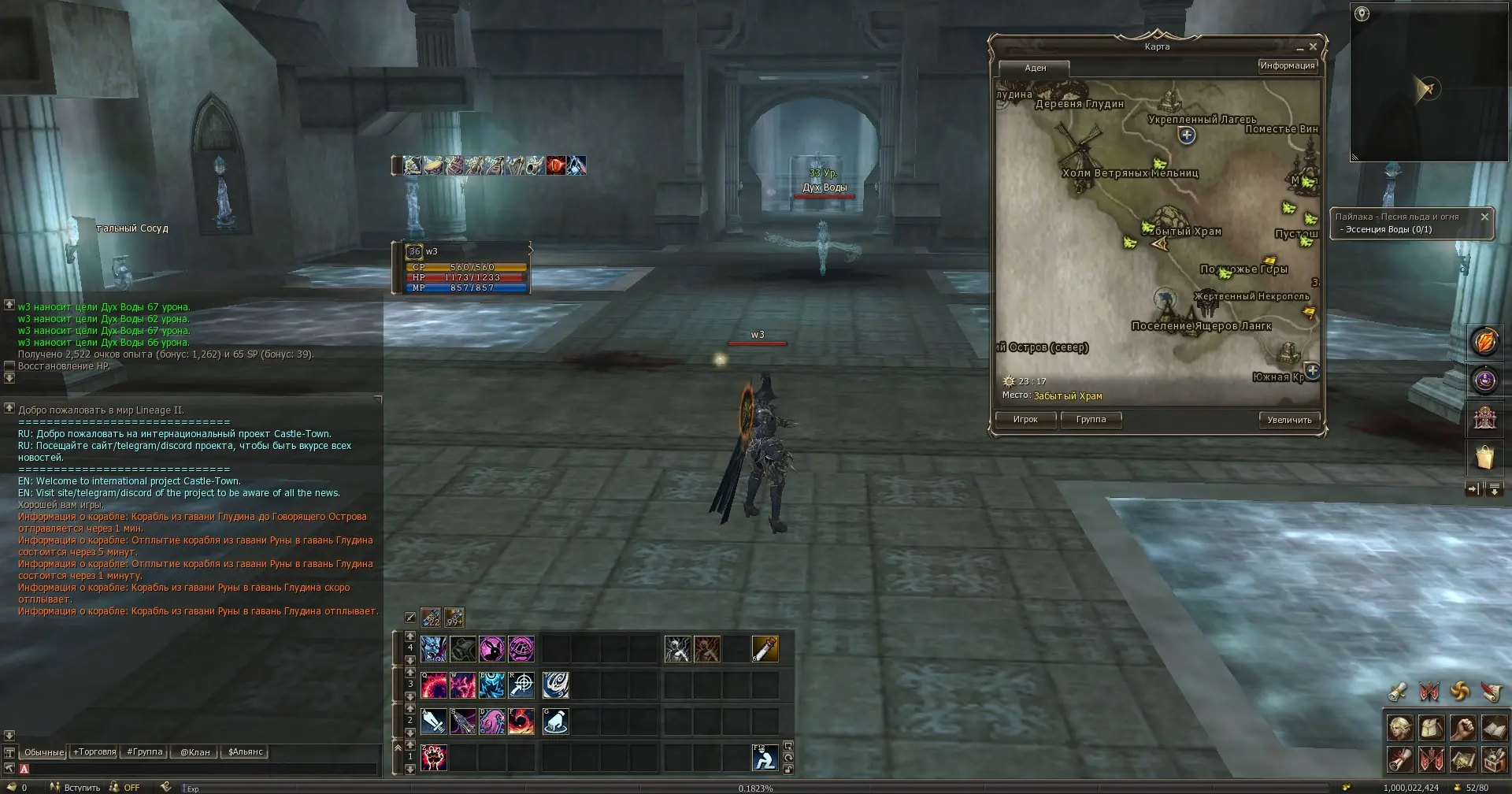Show the $Альянс chat tab

click(245, 752)
